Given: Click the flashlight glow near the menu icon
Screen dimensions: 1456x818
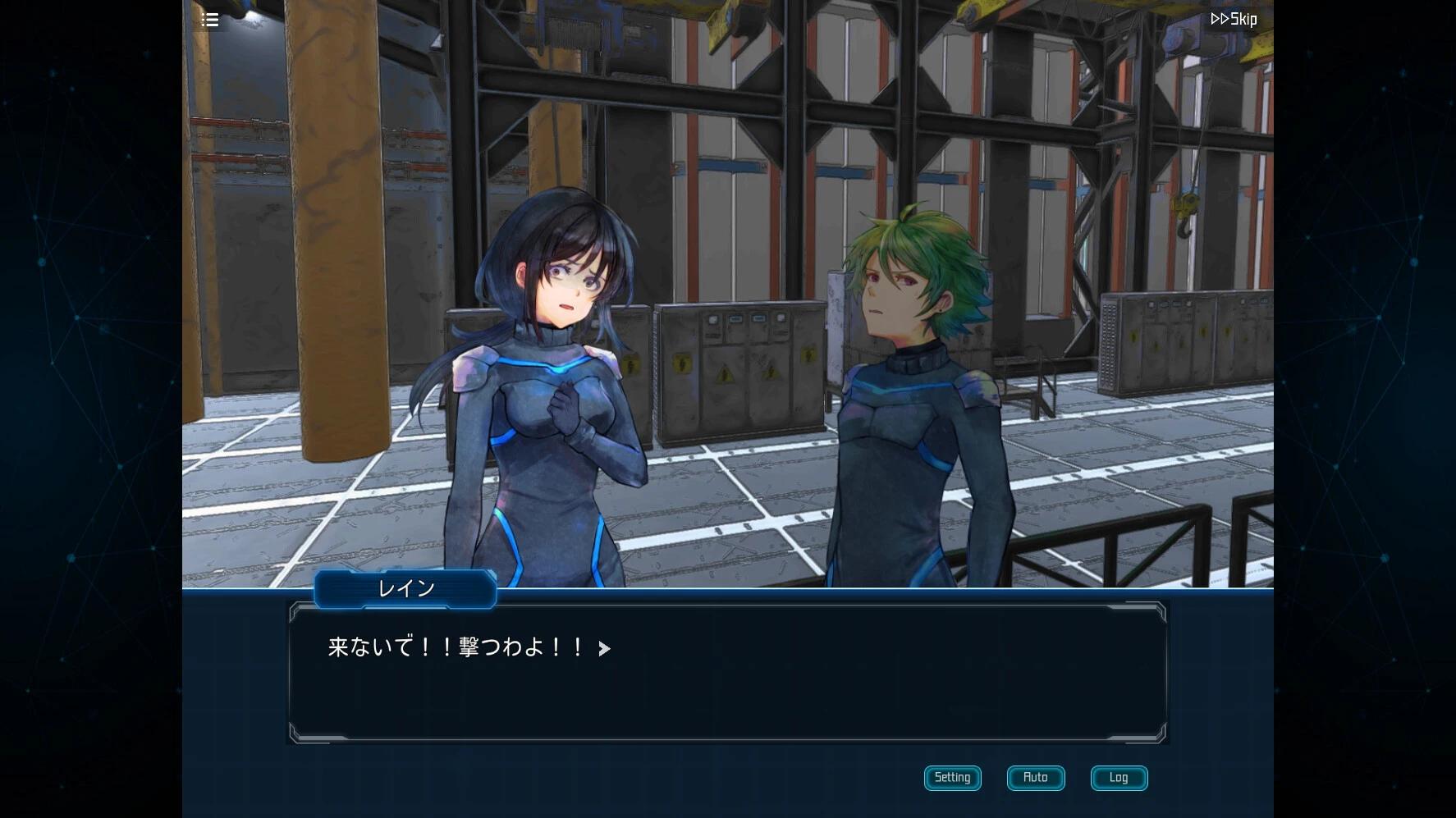Looking at the screenshot, I should (249, 15).
